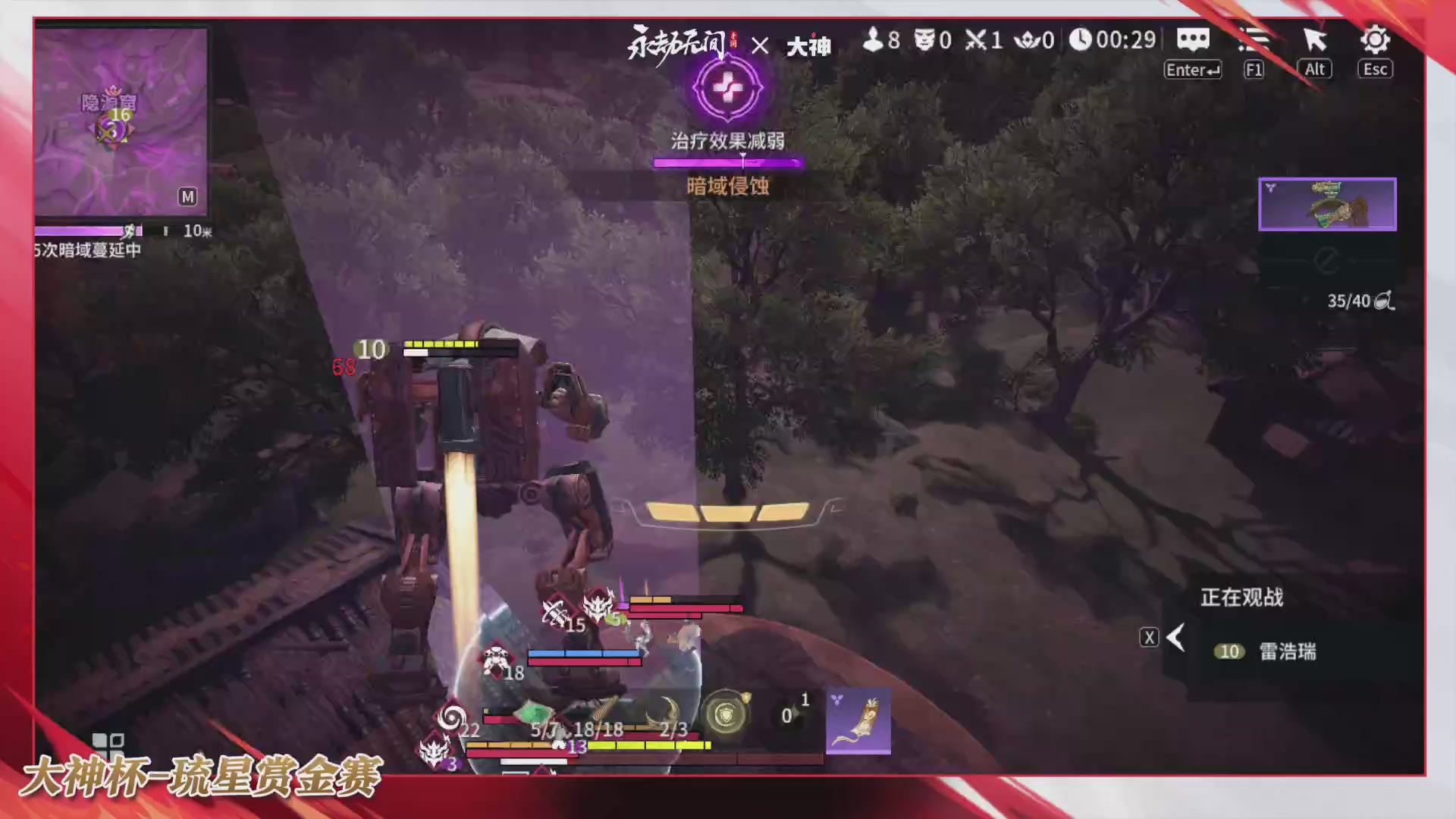
Task: Select the shield buff icon in the hotbar
Action: pos(726,714)
